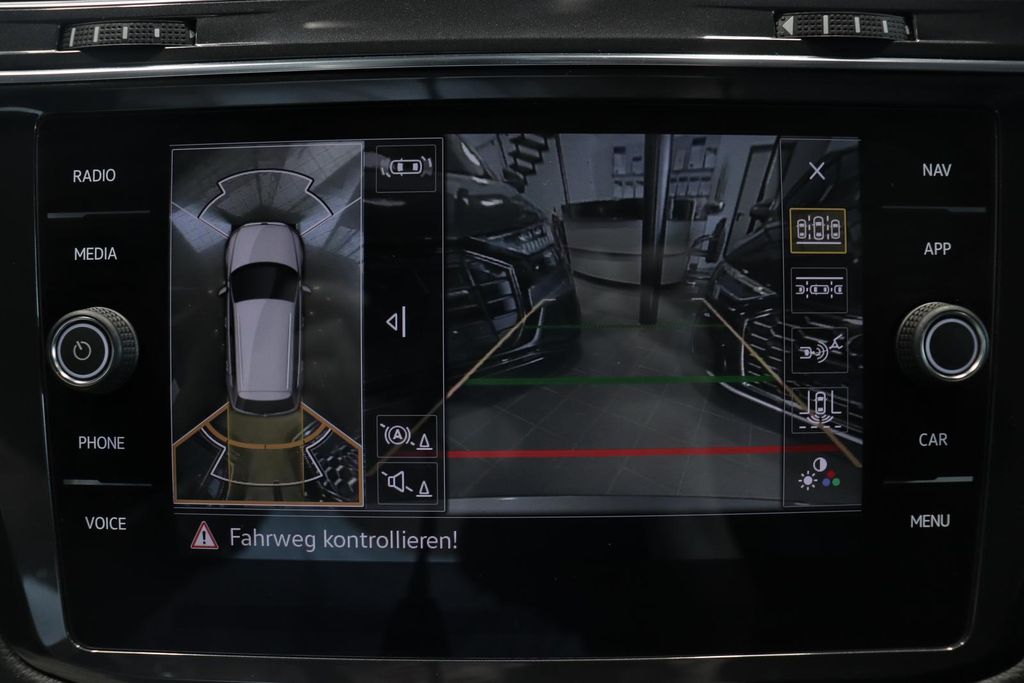Select the perpendicular parking view mode

click(x=818, y=230)
